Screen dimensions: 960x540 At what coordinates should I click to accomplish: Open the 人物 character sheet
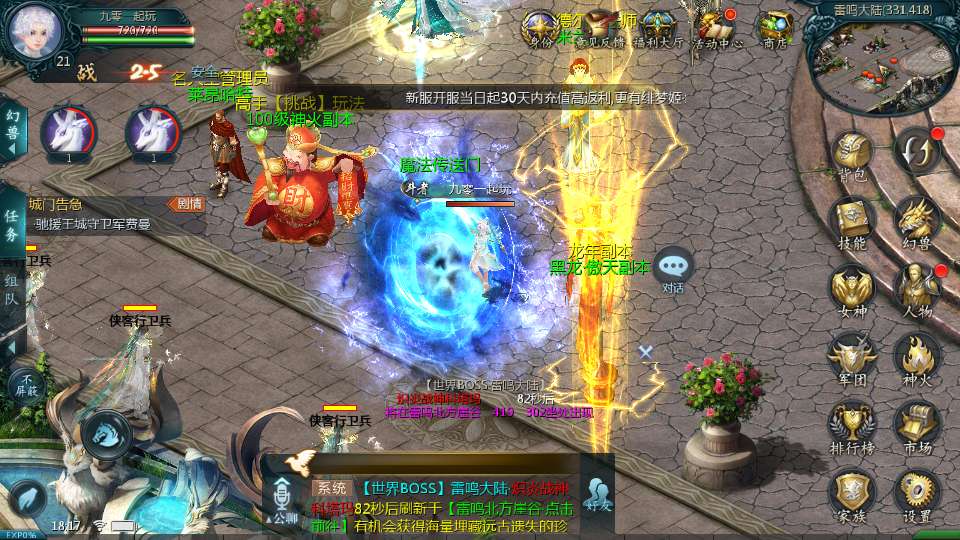coord(917,287)
